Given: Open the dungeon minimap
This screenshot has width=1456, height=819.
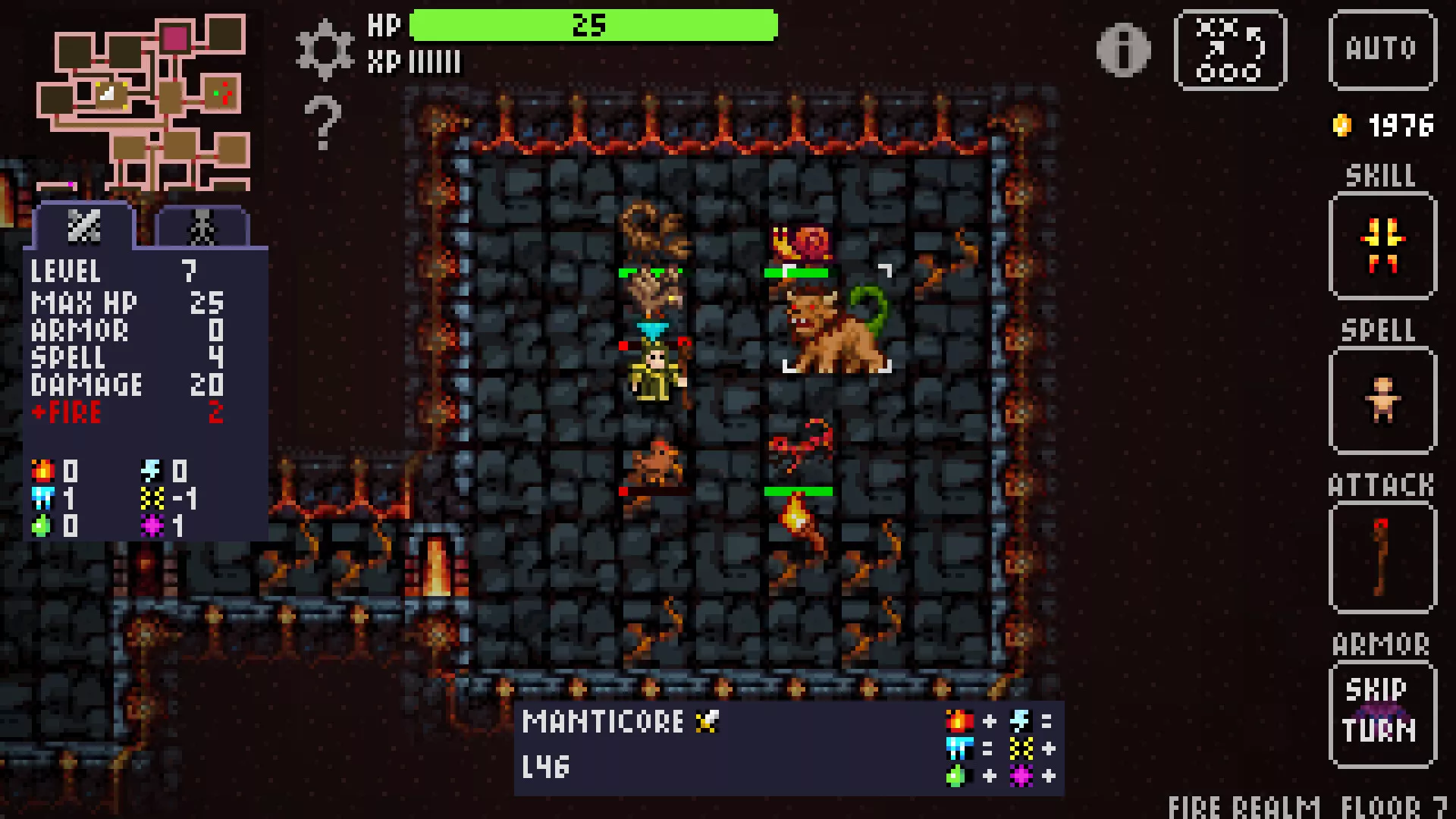Looking at the screenshot, I should pos(144,102).
